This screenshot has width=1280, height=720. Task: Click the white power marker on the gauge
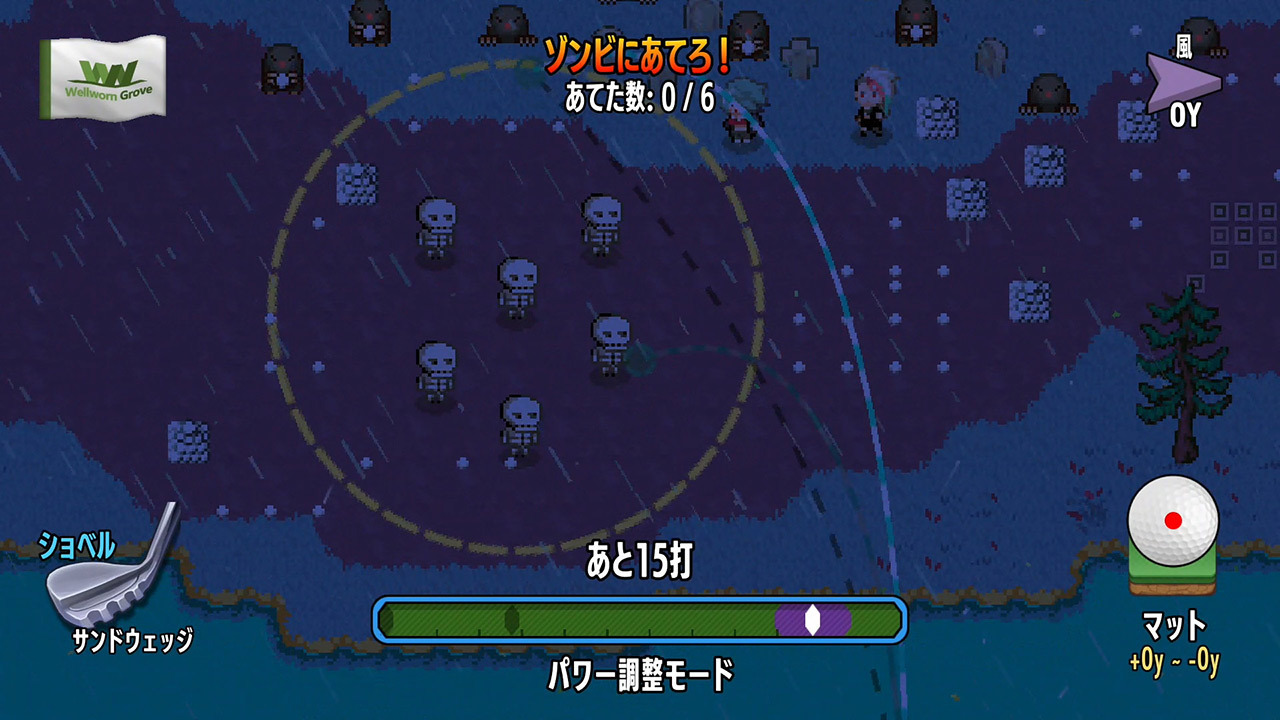click(x=812, y=619)
